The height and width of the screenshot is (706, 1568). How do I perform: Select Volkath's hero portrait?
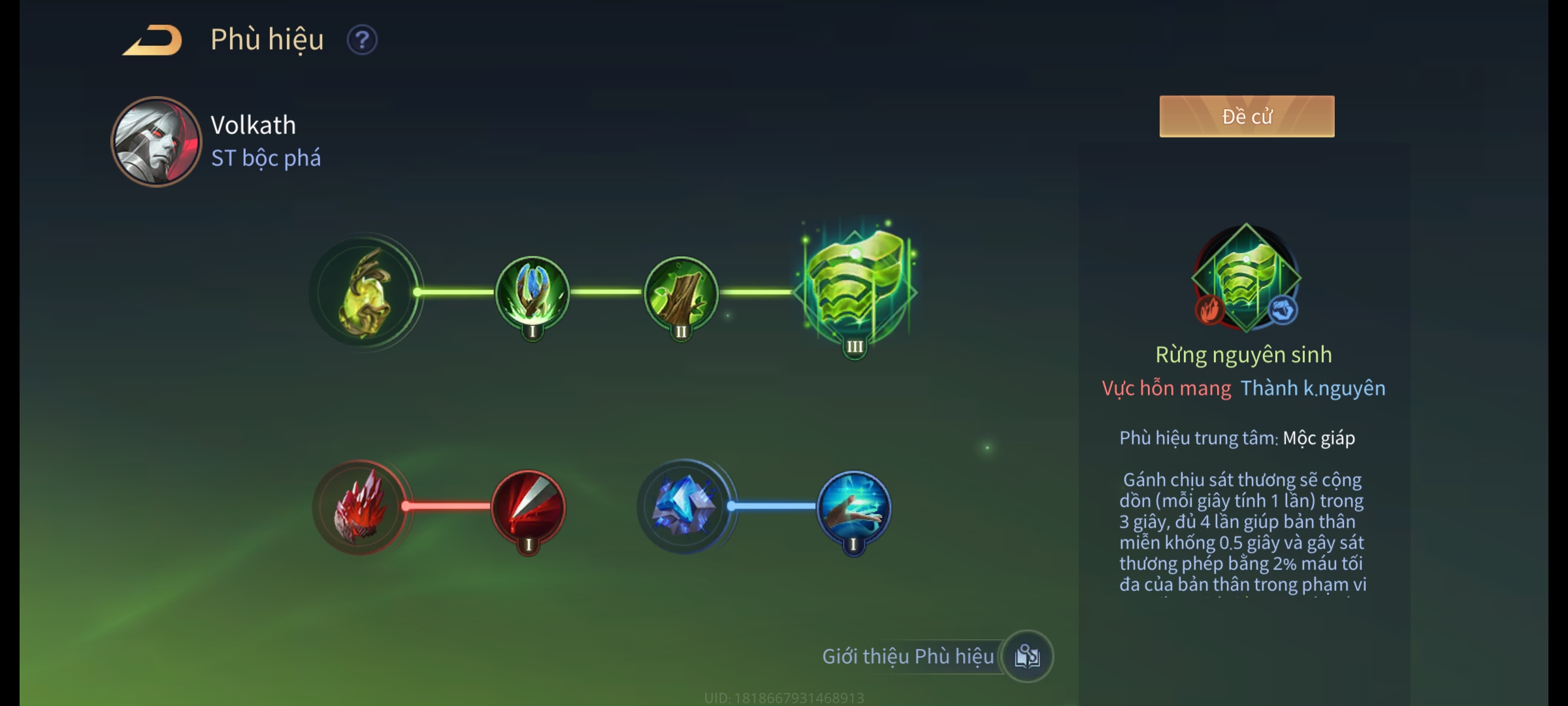pyautogui.click(x=156, y=142)
